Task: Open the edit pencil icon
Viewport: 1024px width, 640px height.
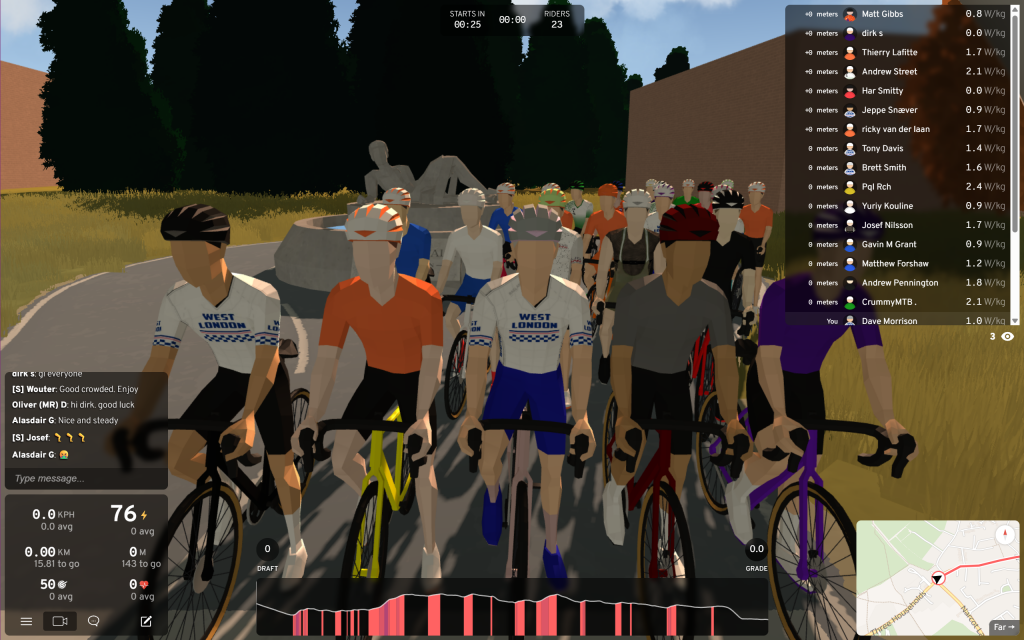Action: pyautogui.click(x=146, y=621)
